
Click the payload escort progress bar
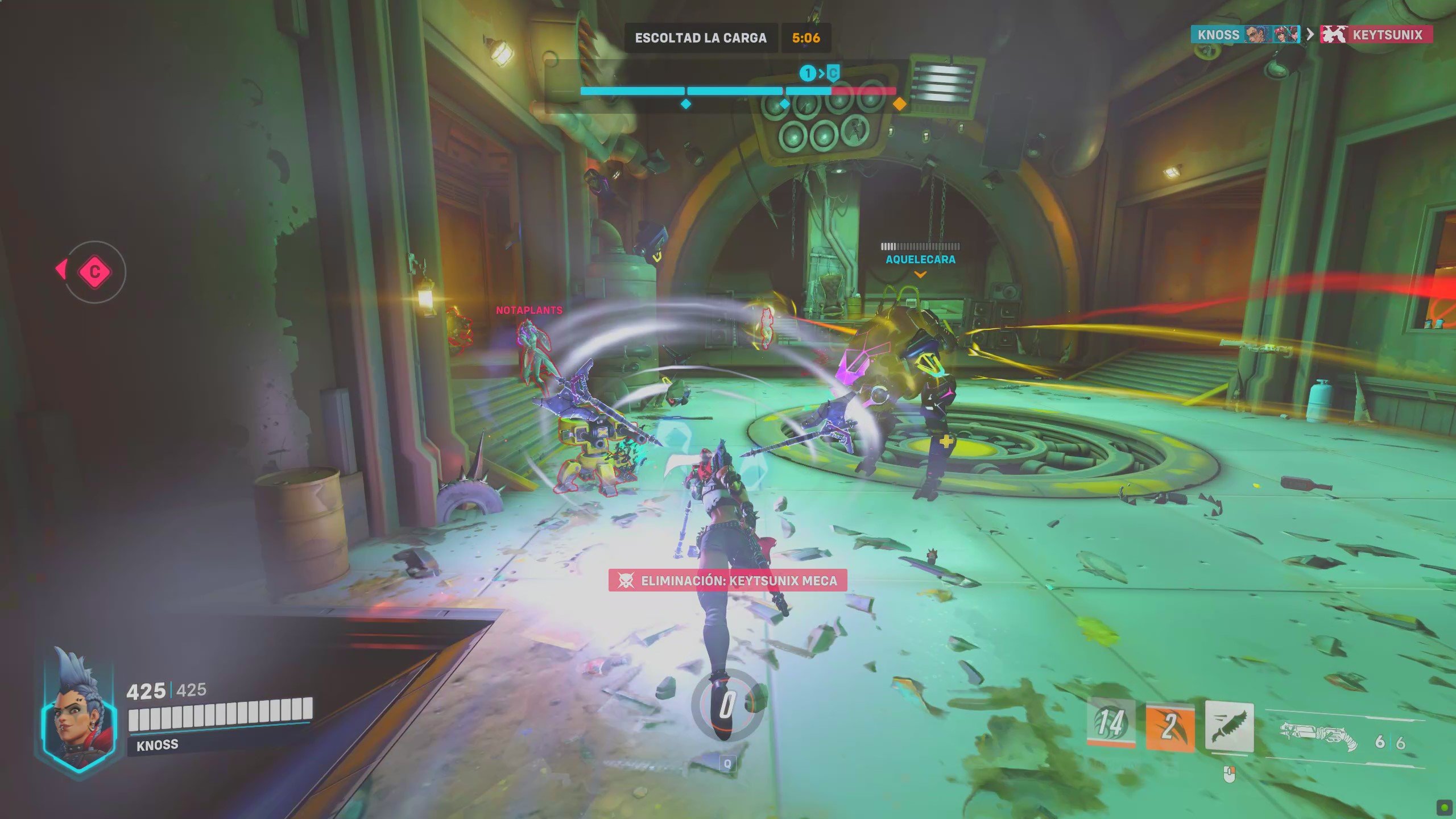[737, 90]
